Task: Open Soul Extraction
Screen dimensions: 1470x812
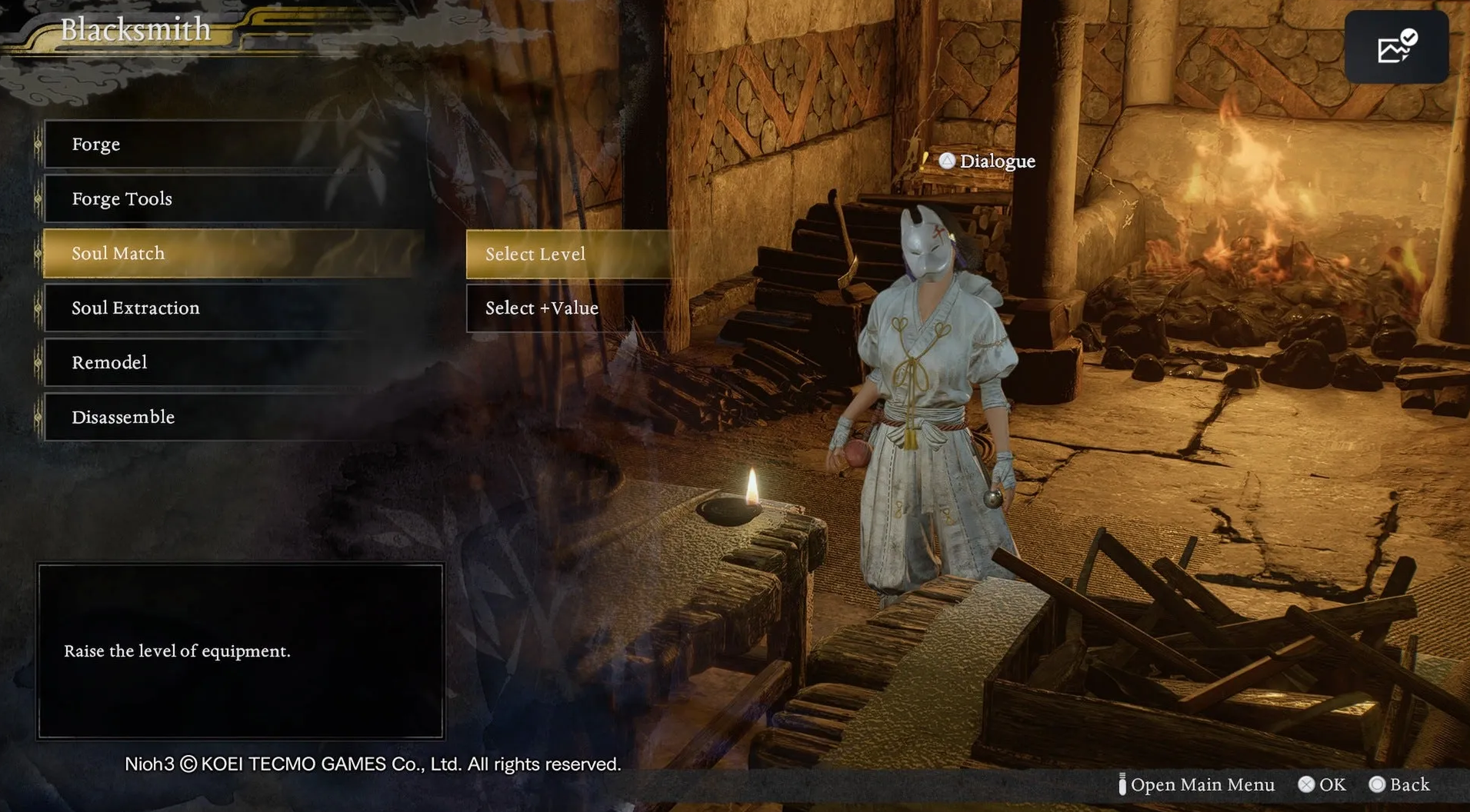Action: tap(231, 308)
